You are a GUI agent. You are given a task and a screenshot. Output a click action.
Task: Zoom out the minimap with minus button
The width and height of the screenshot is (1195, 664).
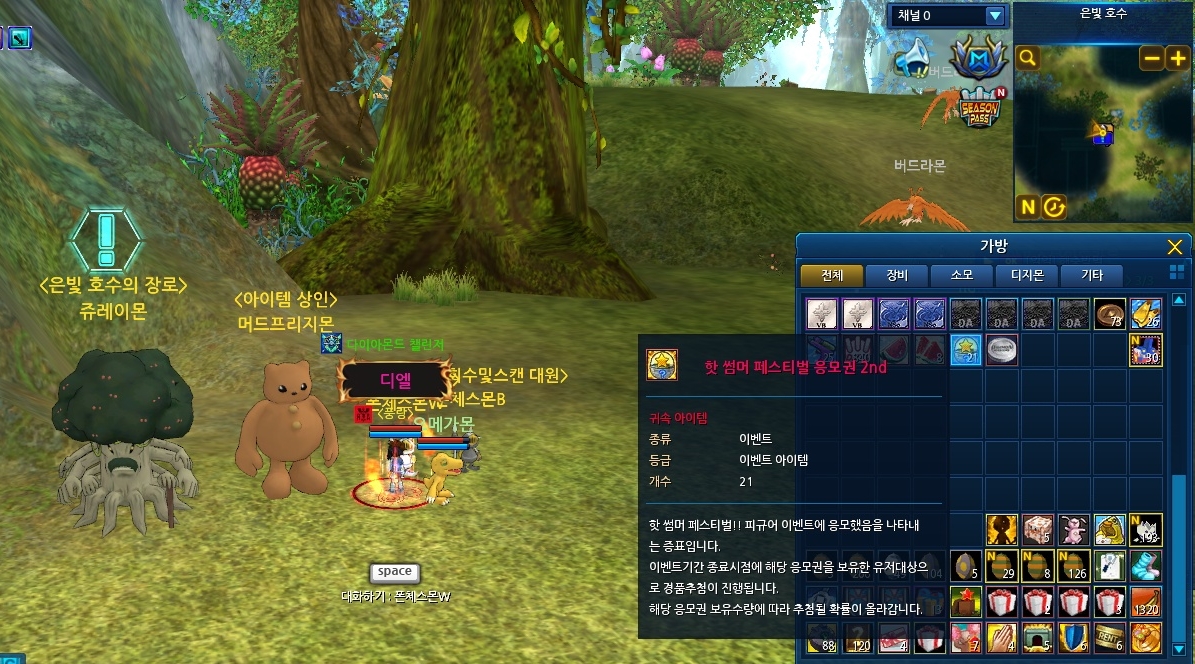pos(1152,58)
